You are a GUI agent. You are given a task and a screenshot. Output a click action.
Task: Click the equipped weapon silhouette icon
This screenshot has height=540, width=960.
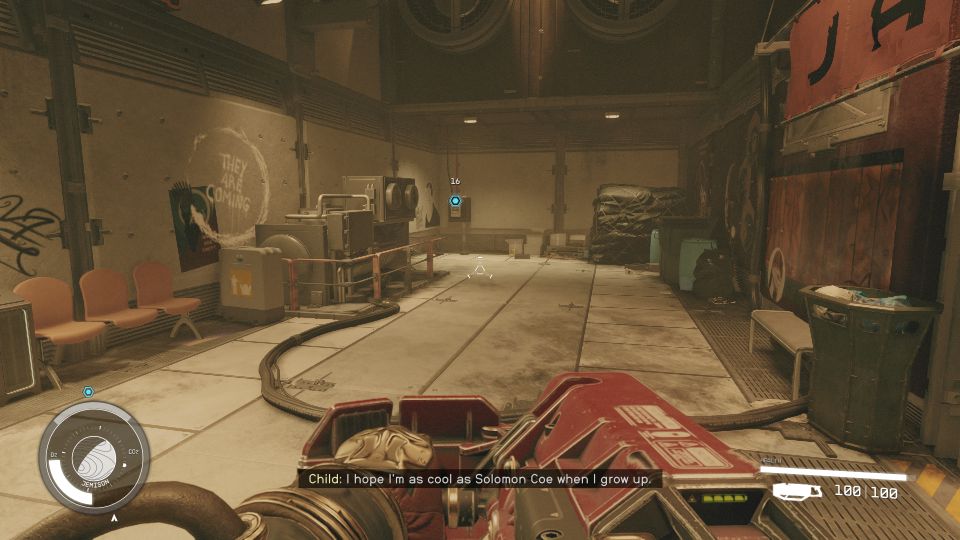click(x=798, y=491)
